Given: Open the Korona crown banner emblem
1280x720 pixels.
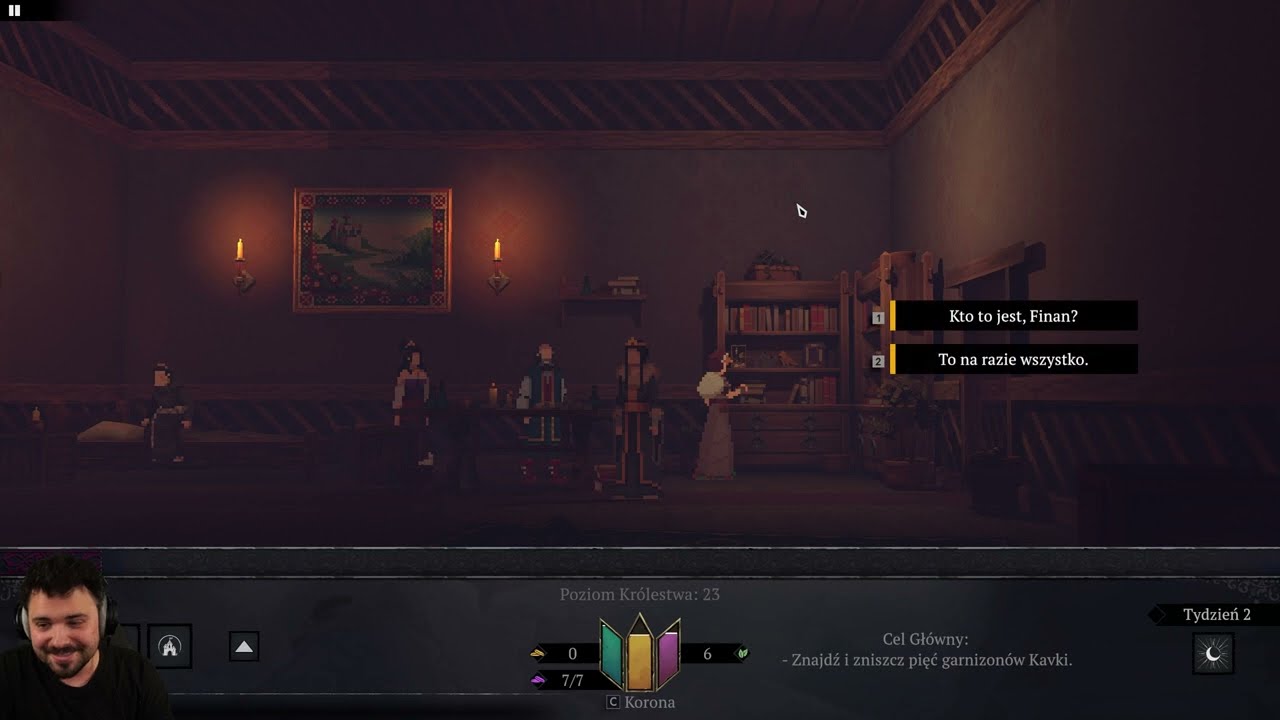Looking at the screenshot, I should (640, 655).
